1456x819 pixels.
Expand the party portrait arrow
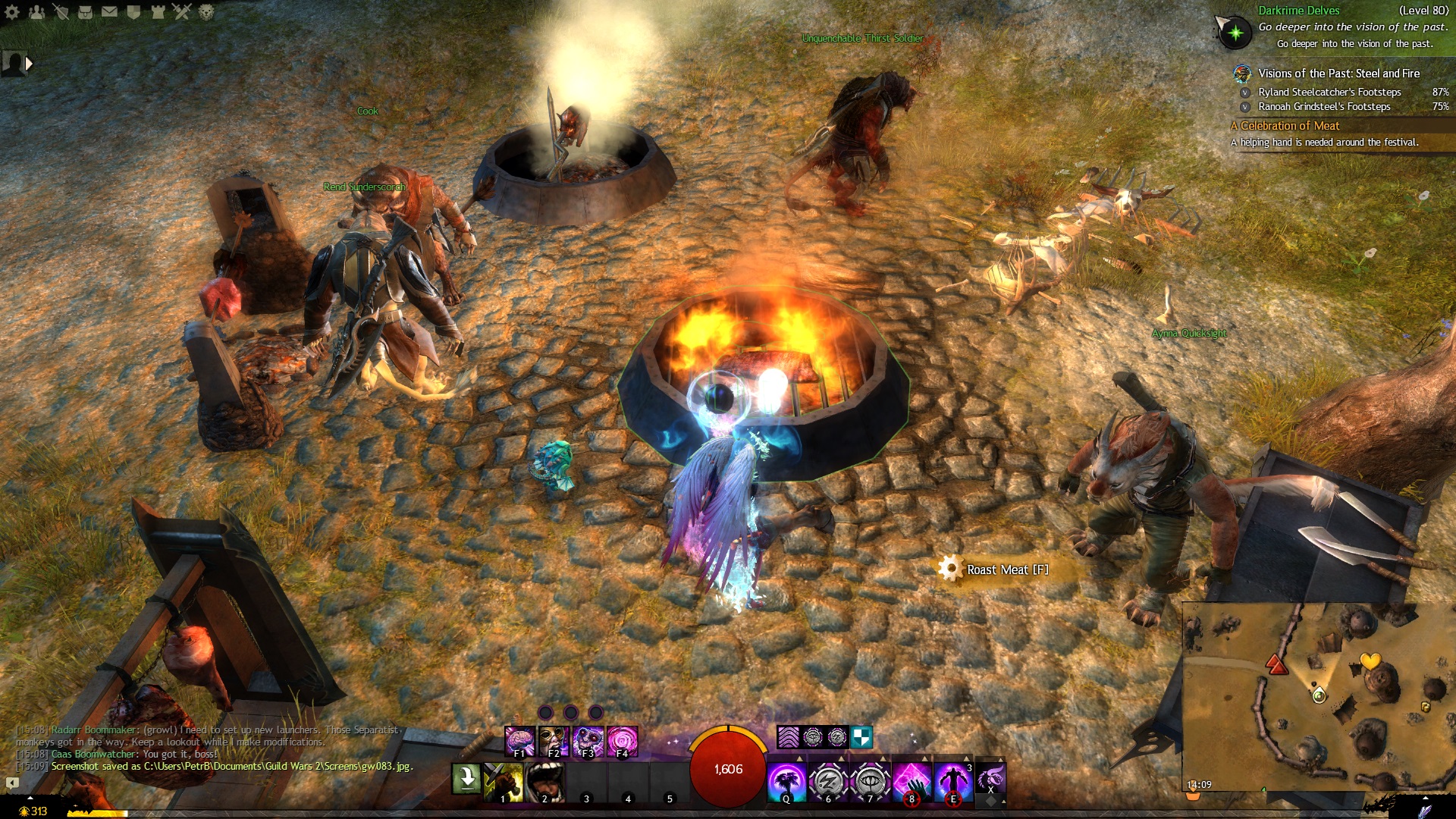click(29, 64)
